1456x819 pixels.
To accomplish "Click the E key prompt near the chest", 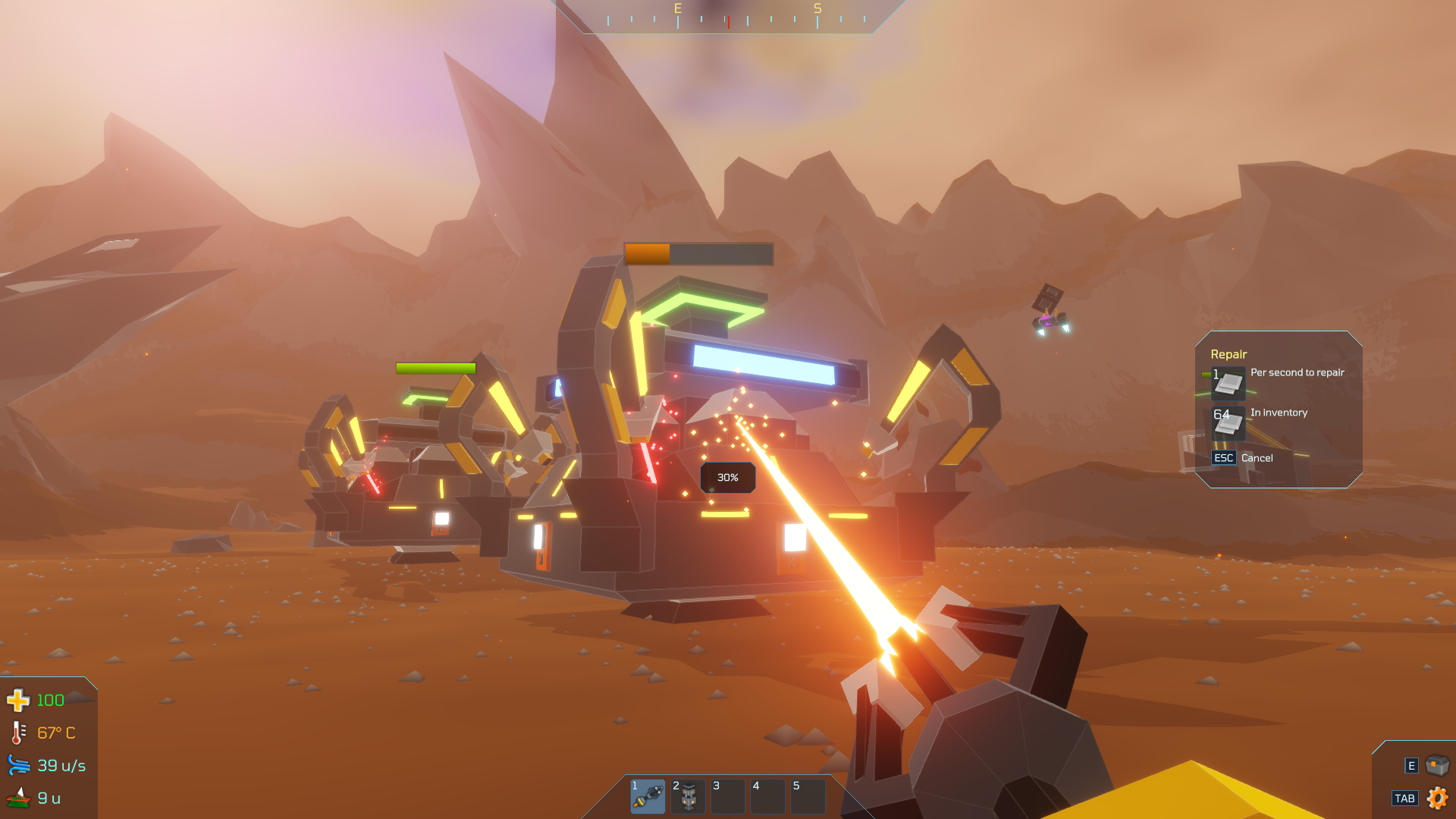I will coord(1412,765).
